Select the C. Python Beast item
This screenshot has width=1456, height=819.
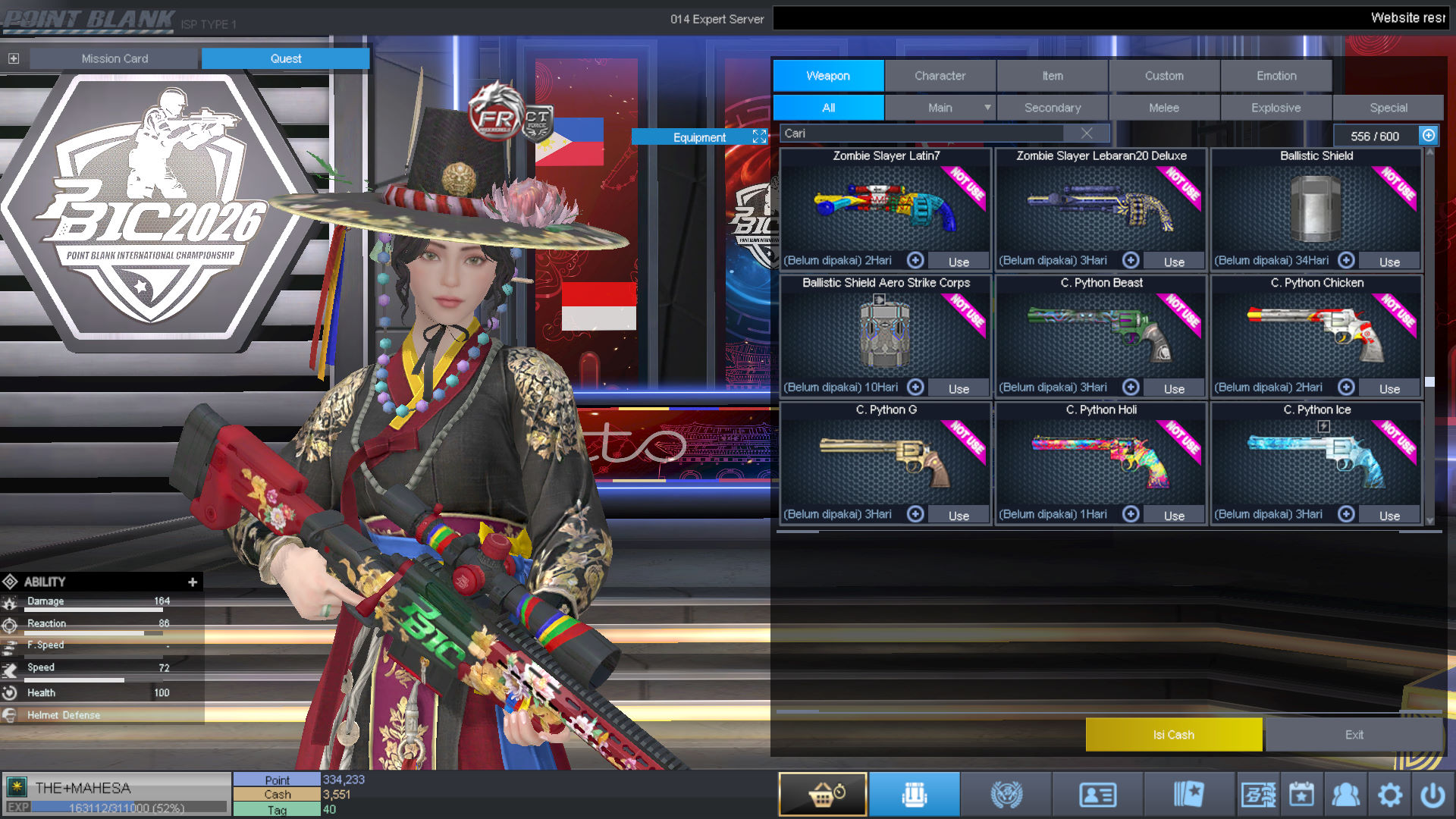coord(1100,334)
